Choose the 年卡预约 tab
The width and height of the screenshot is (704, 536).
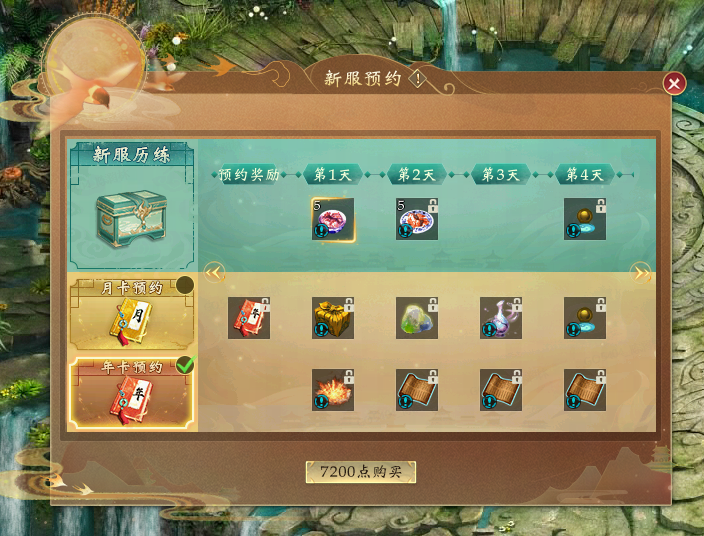point(132,394)
